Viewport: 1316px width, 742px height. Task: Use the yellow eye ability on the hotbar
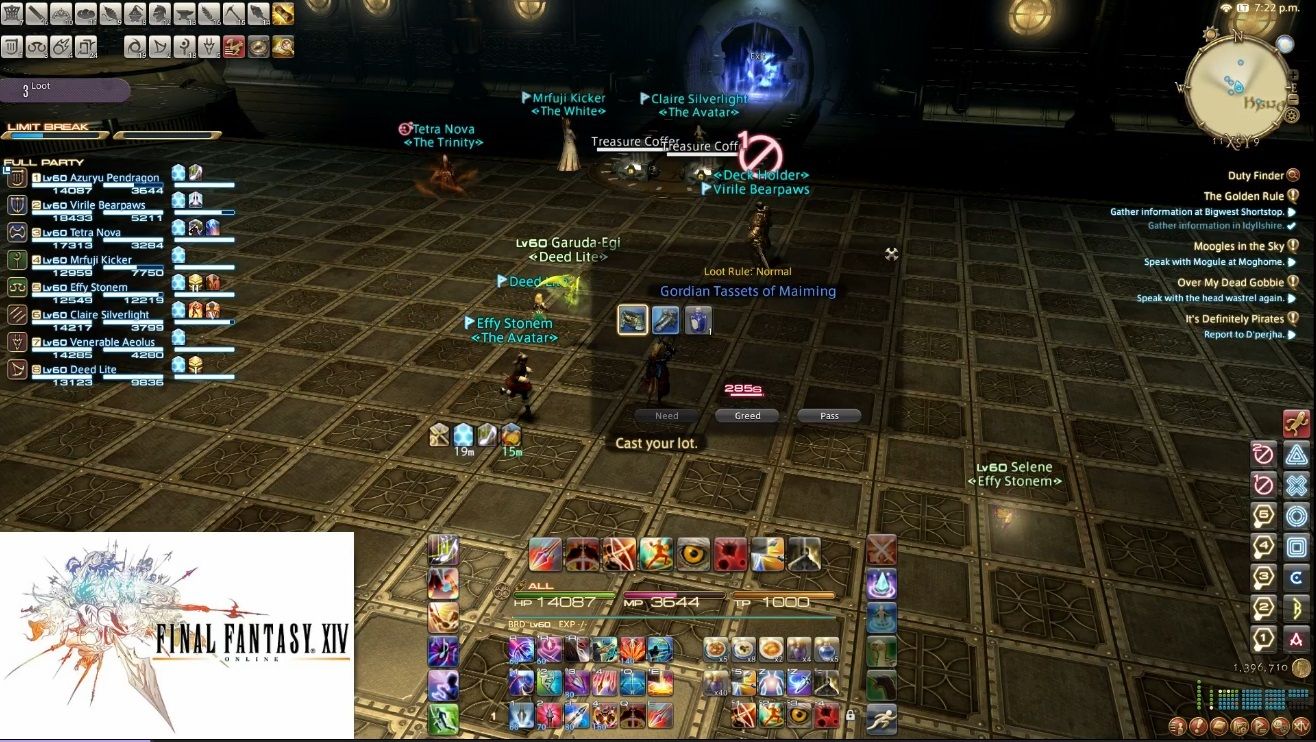[692, 553]
